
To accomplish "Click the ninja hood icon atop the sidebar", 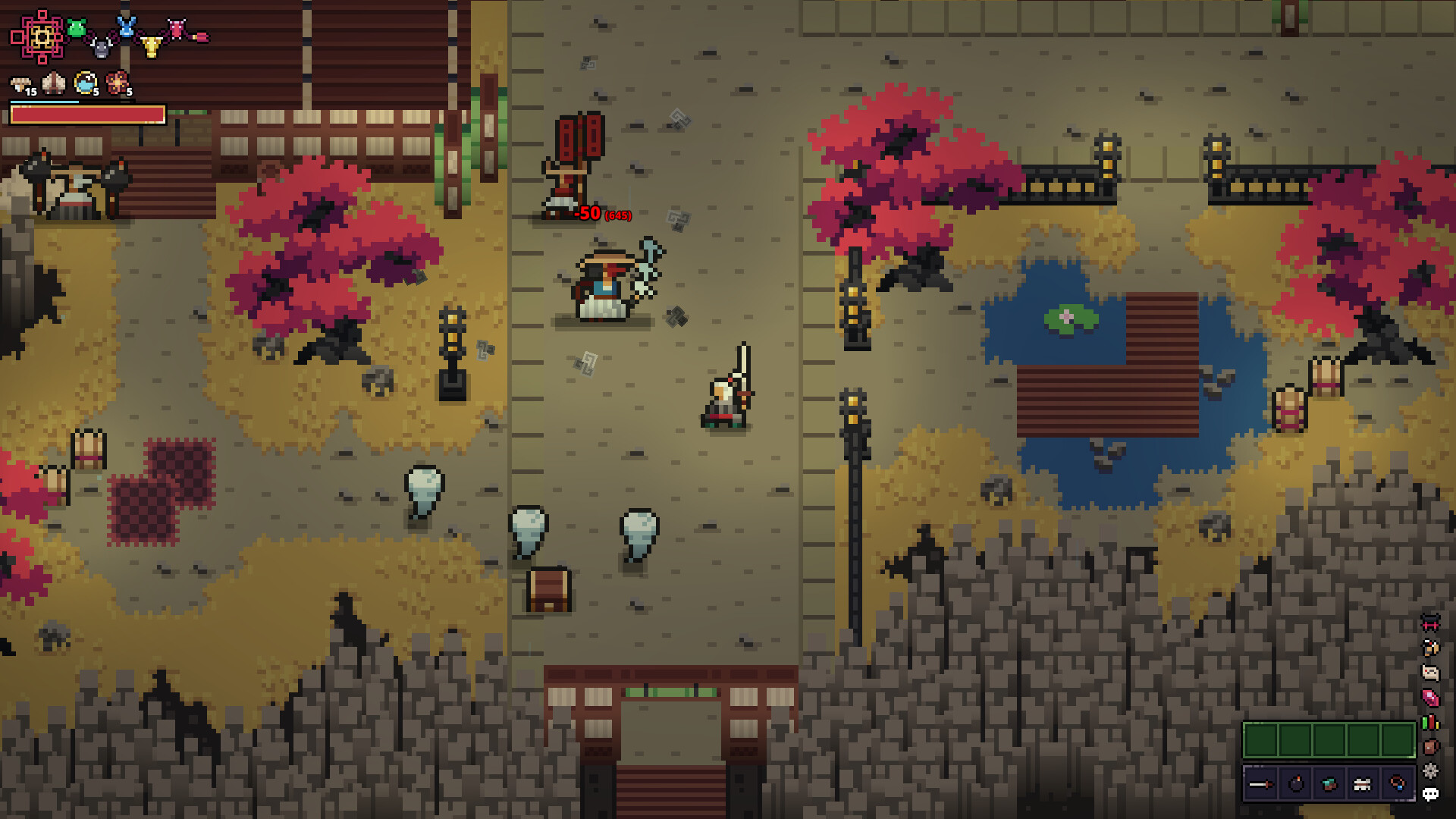I will (x=1429, y=623).
